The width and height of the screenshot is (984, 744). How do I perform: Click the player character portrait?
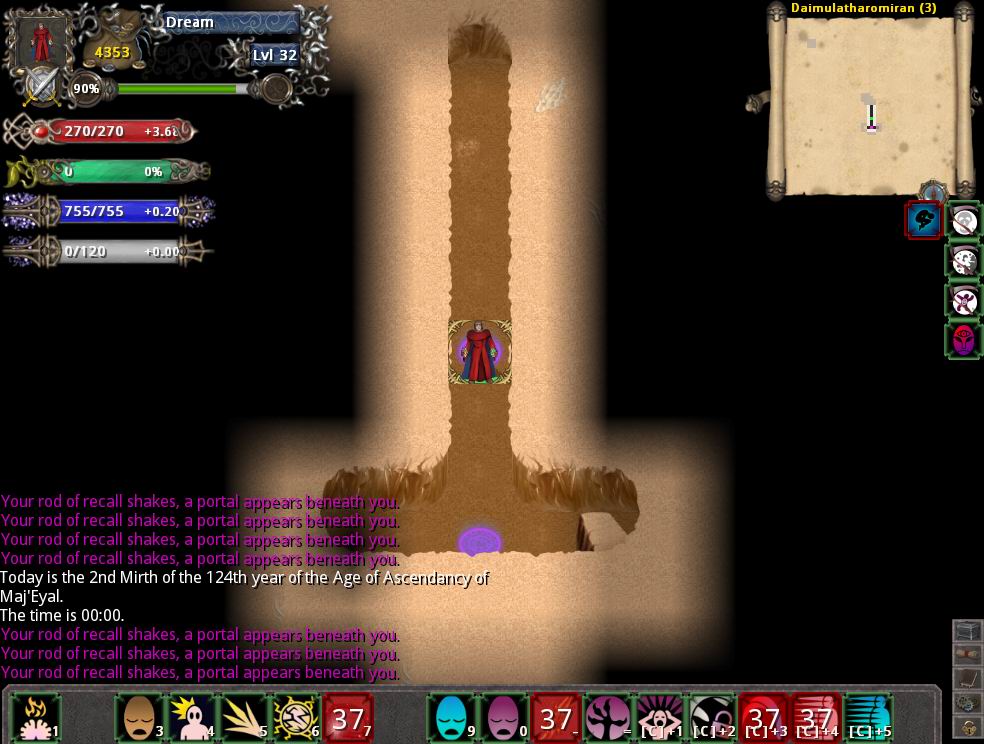tap(42, 40)
